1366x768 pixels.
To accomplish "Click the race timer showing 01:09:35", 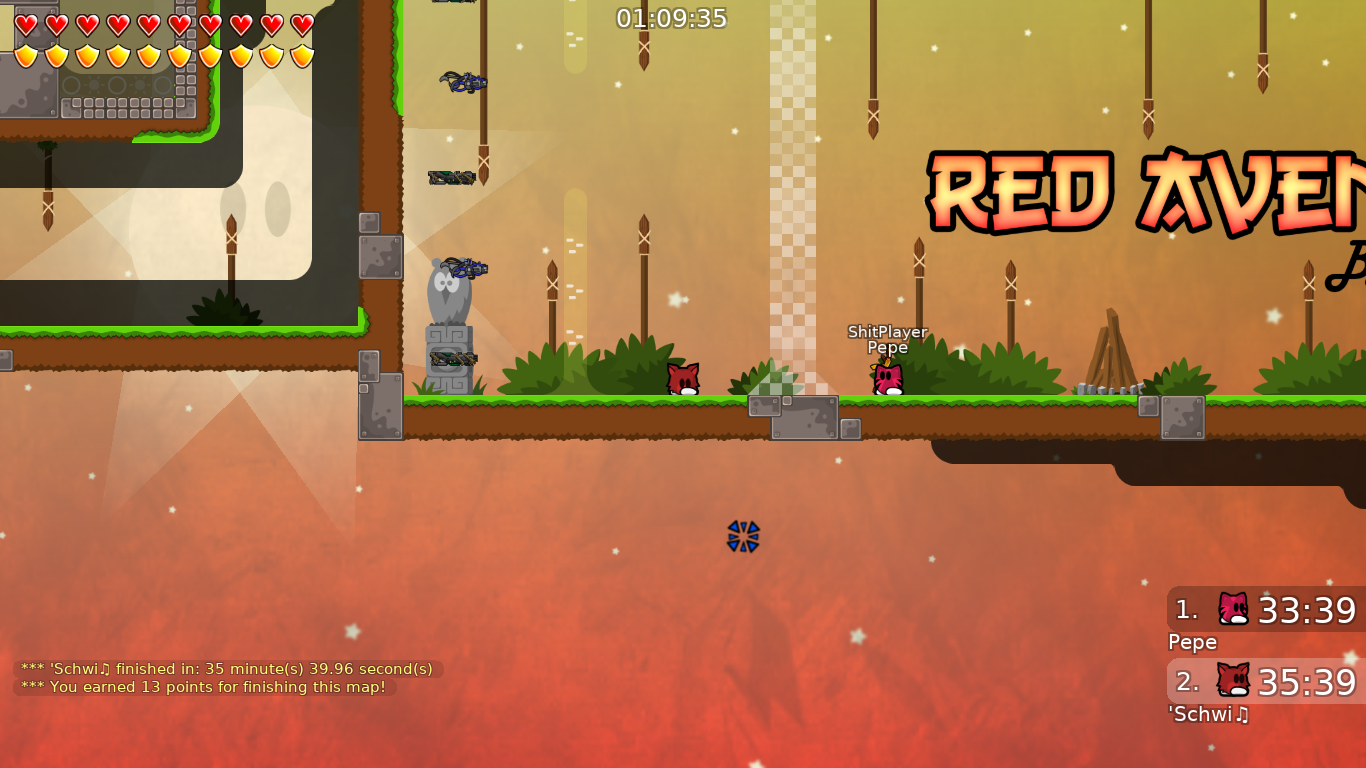I will coord(672,17).
